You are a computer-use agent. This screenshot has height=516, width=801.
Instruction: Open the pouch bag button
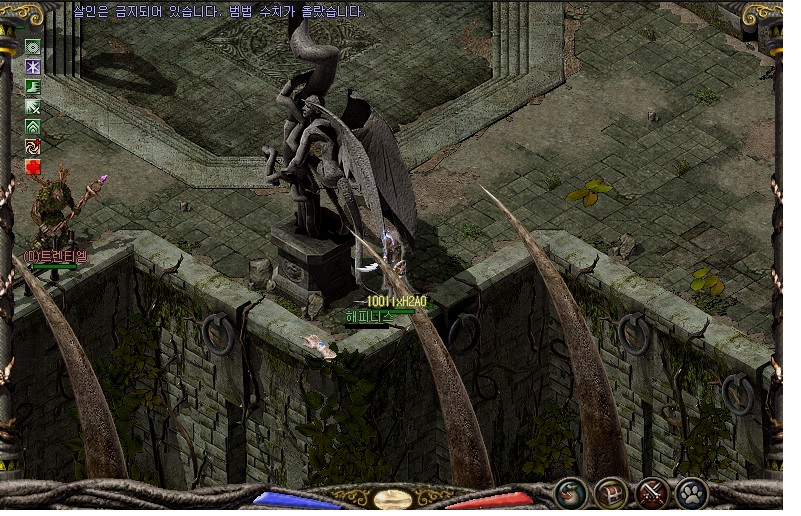[571, 493]
